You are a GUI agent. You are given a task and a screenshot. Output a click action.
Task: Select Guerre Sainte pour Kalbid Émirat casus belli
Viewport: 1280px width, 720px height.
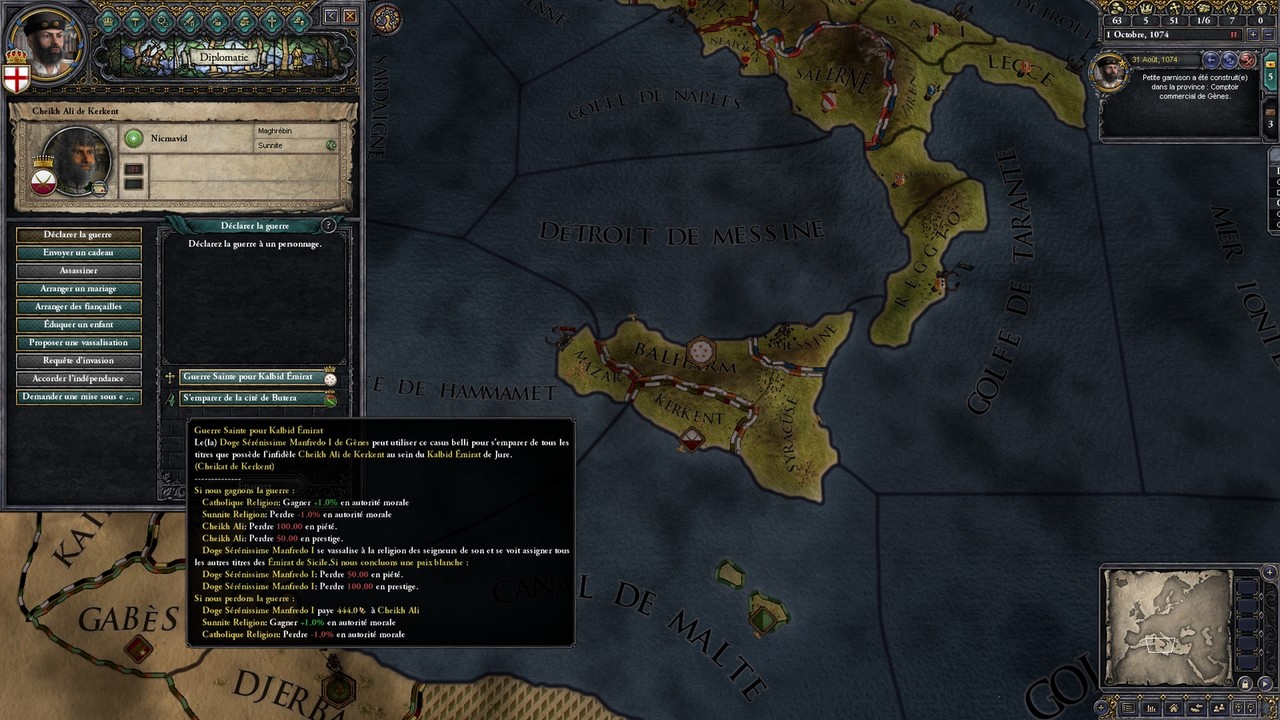click(248, 378)
